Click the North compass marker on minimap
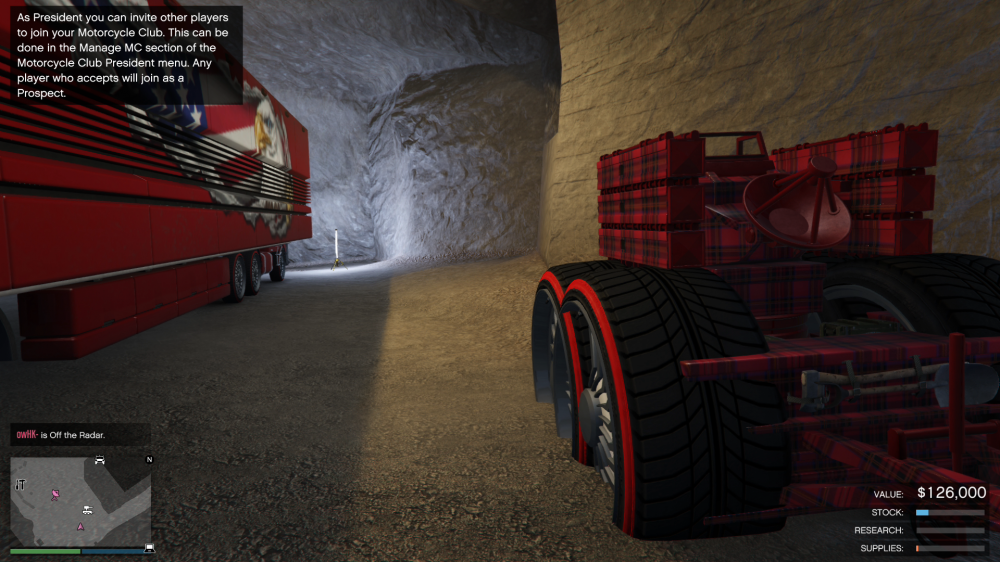 149,460
